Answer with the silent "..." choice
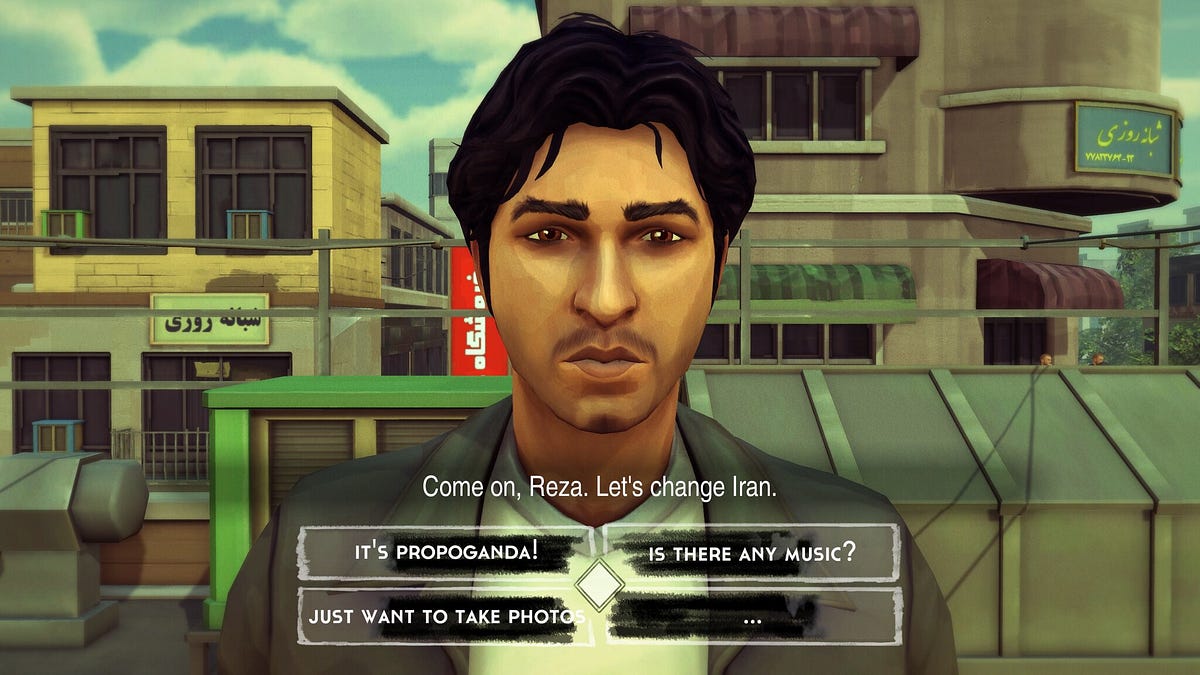 752,617
